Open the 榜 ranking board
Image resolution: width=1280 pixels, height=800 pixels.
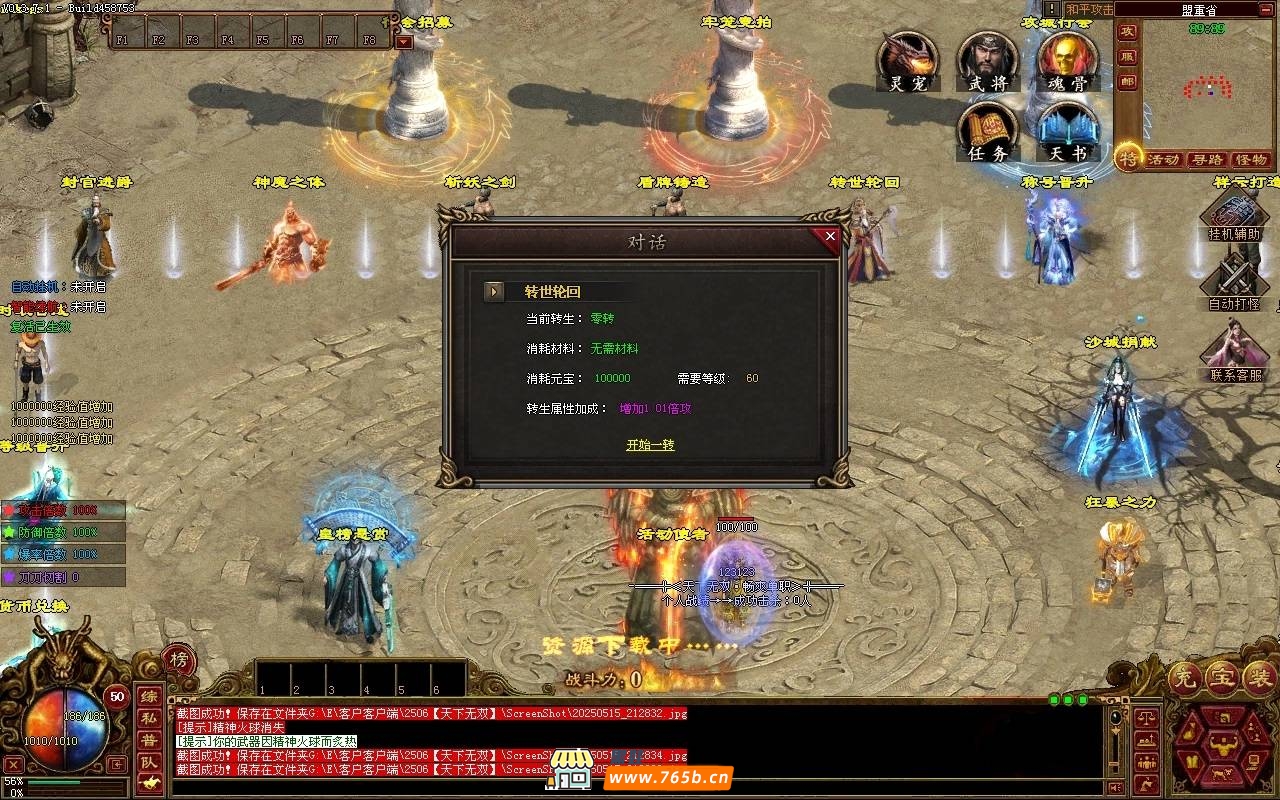(178, 659)
